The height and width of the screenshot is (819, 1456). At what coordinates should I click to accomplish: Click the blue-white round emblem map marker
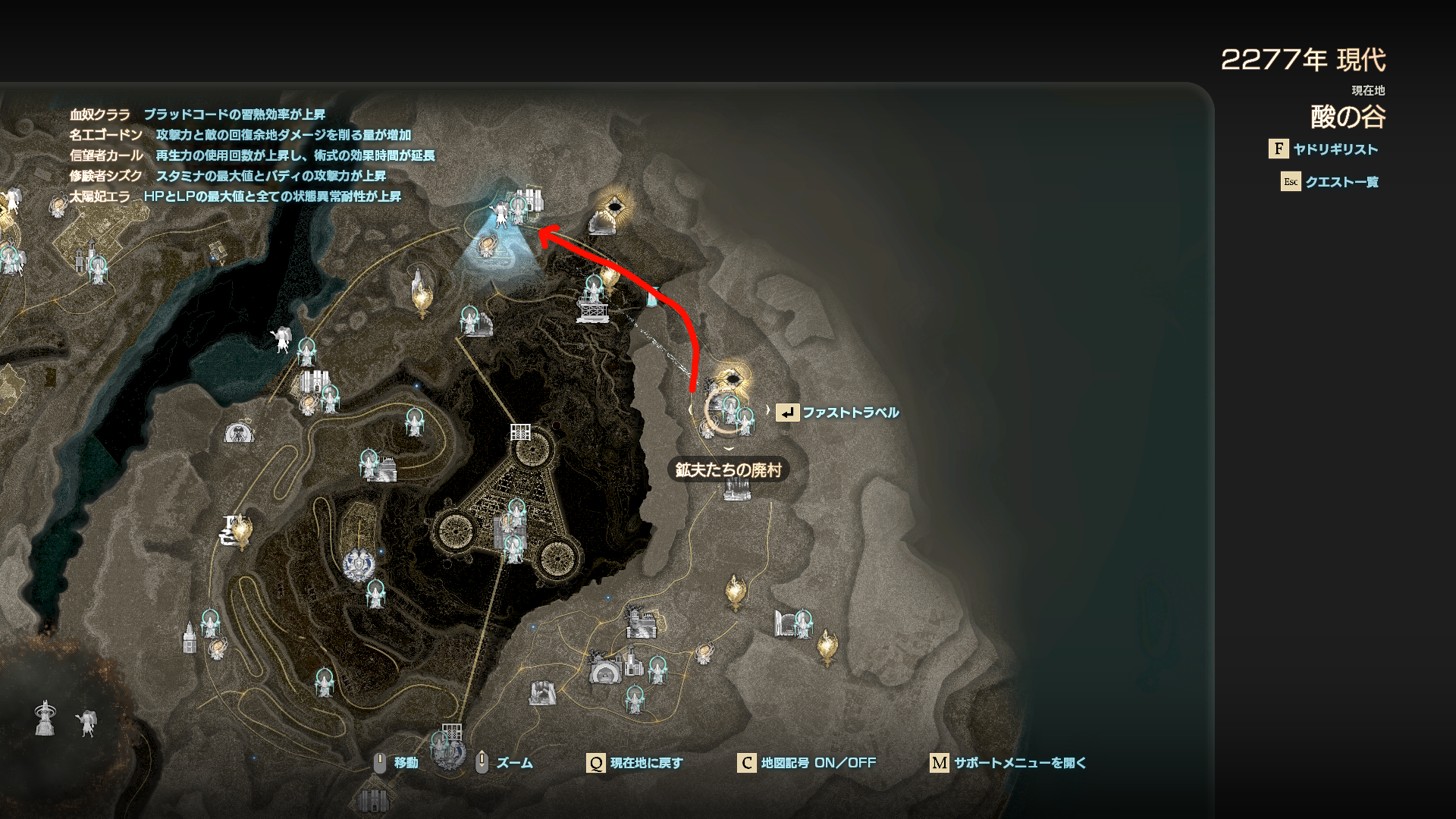[358, 566]
